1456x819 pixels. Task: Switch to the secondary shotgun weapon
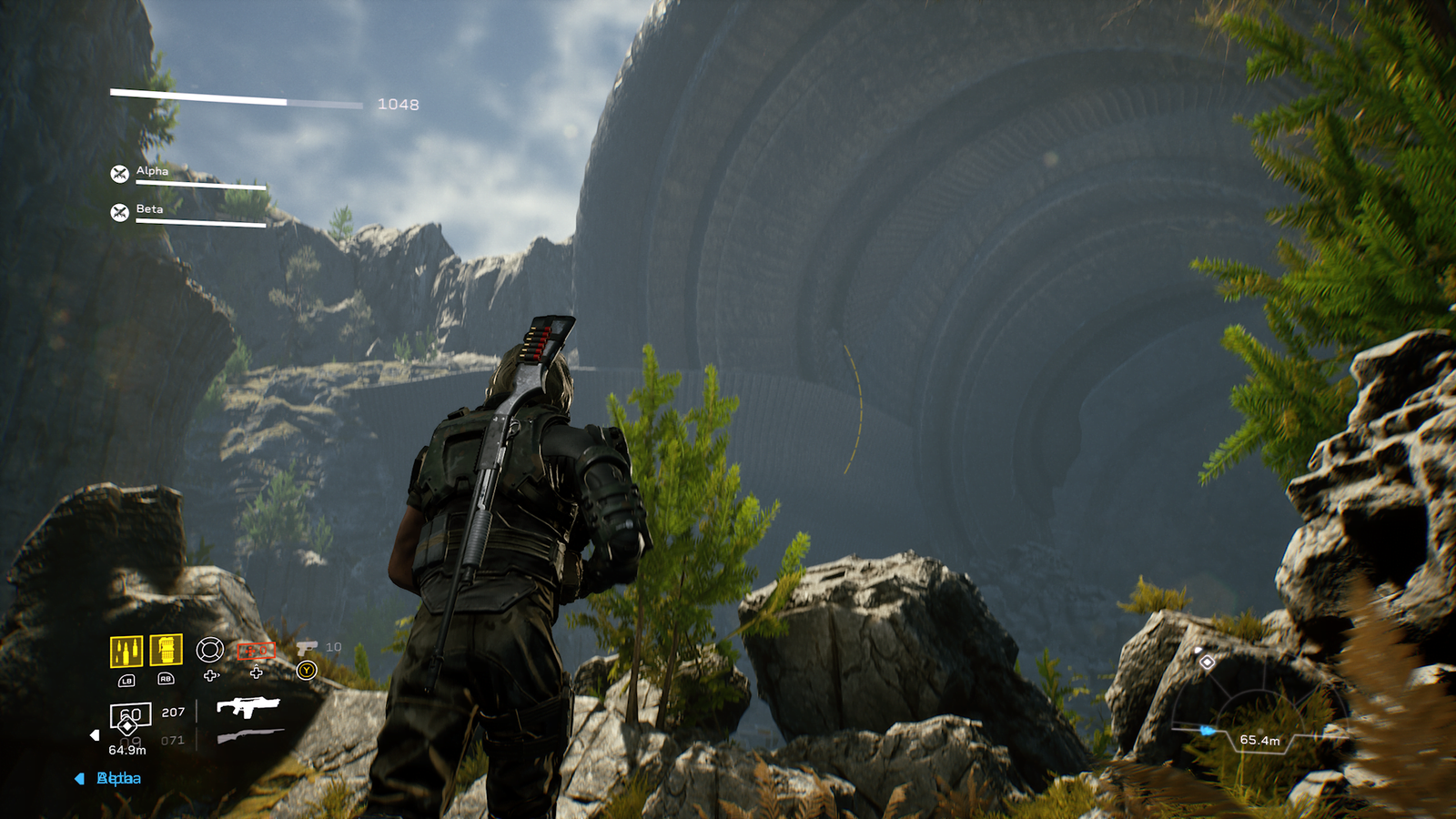249,736
